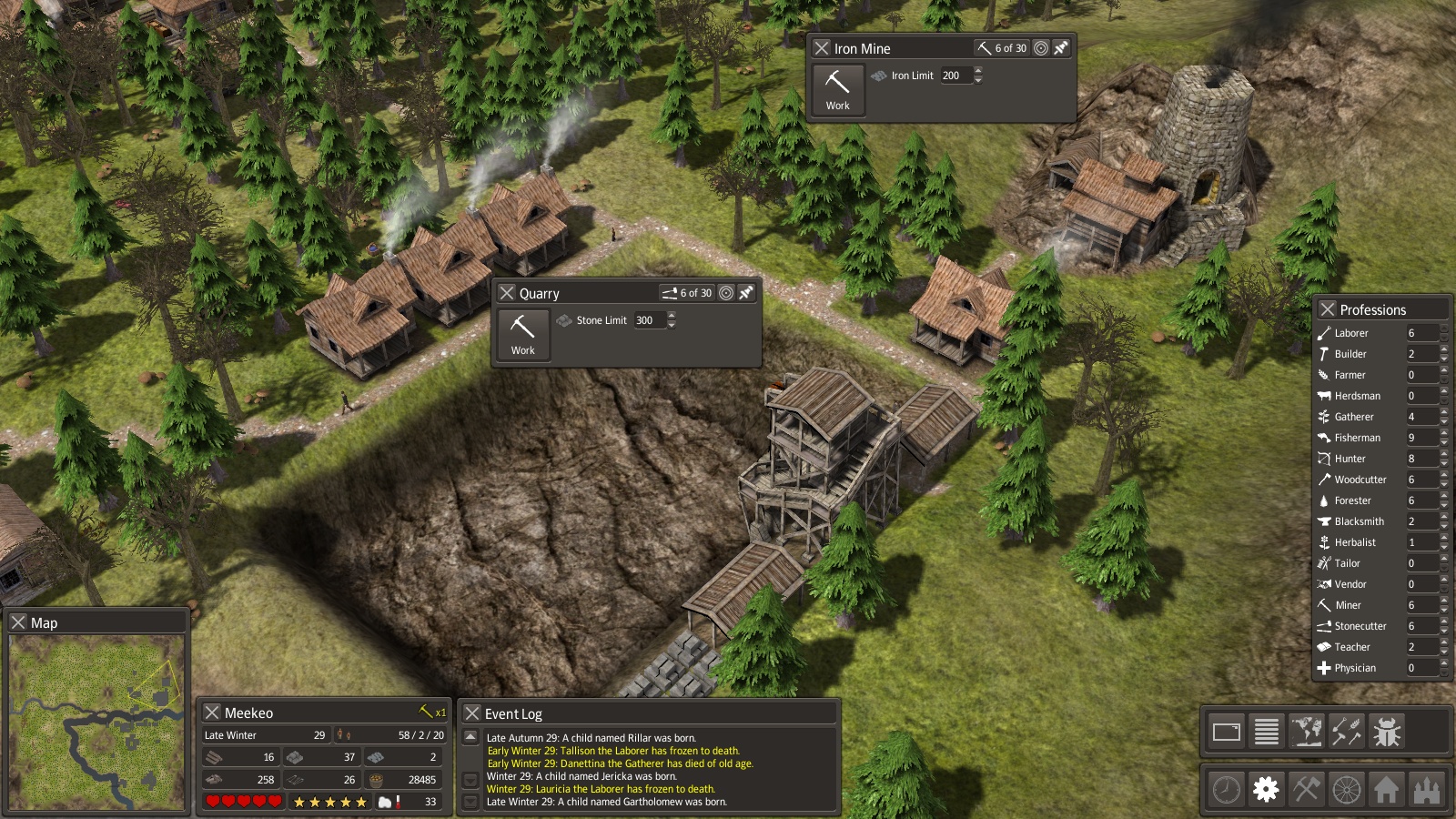Close the Map window

[x=18, y=622]
